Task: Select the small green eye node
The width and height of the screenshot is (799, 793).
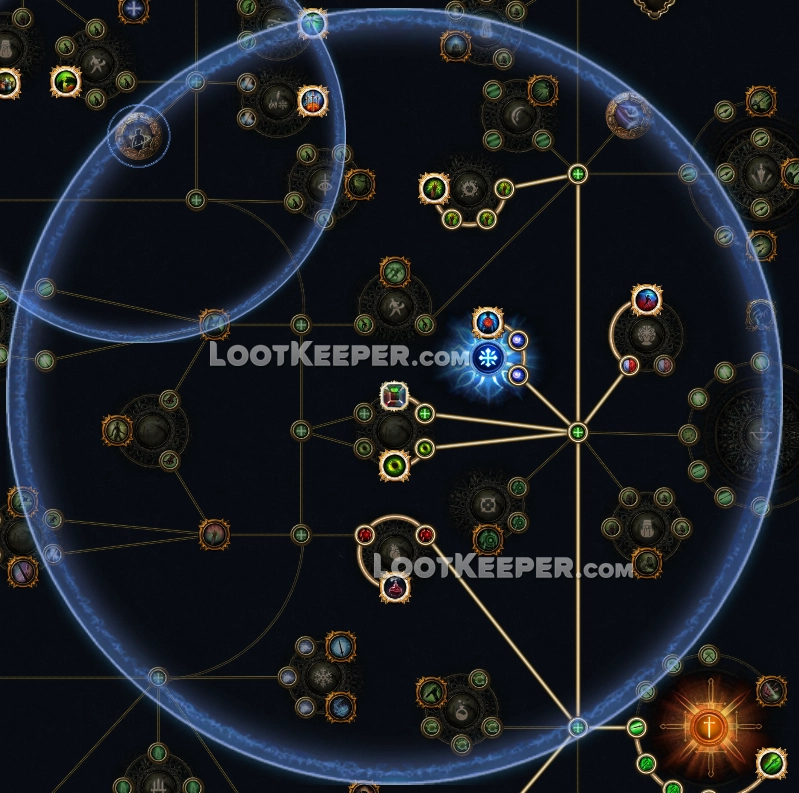Action: coord(424,448)
